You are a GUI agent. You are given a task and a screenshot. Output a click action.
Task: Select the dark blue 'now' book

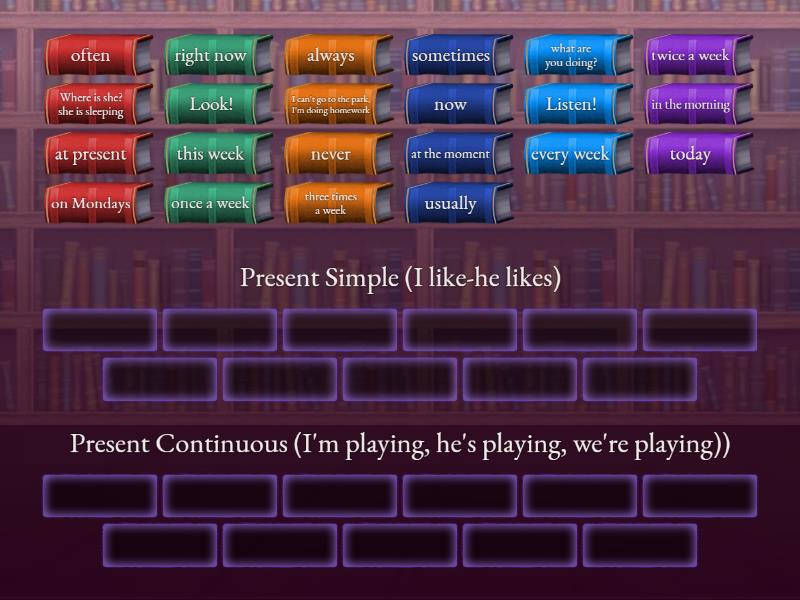(451, 105)
